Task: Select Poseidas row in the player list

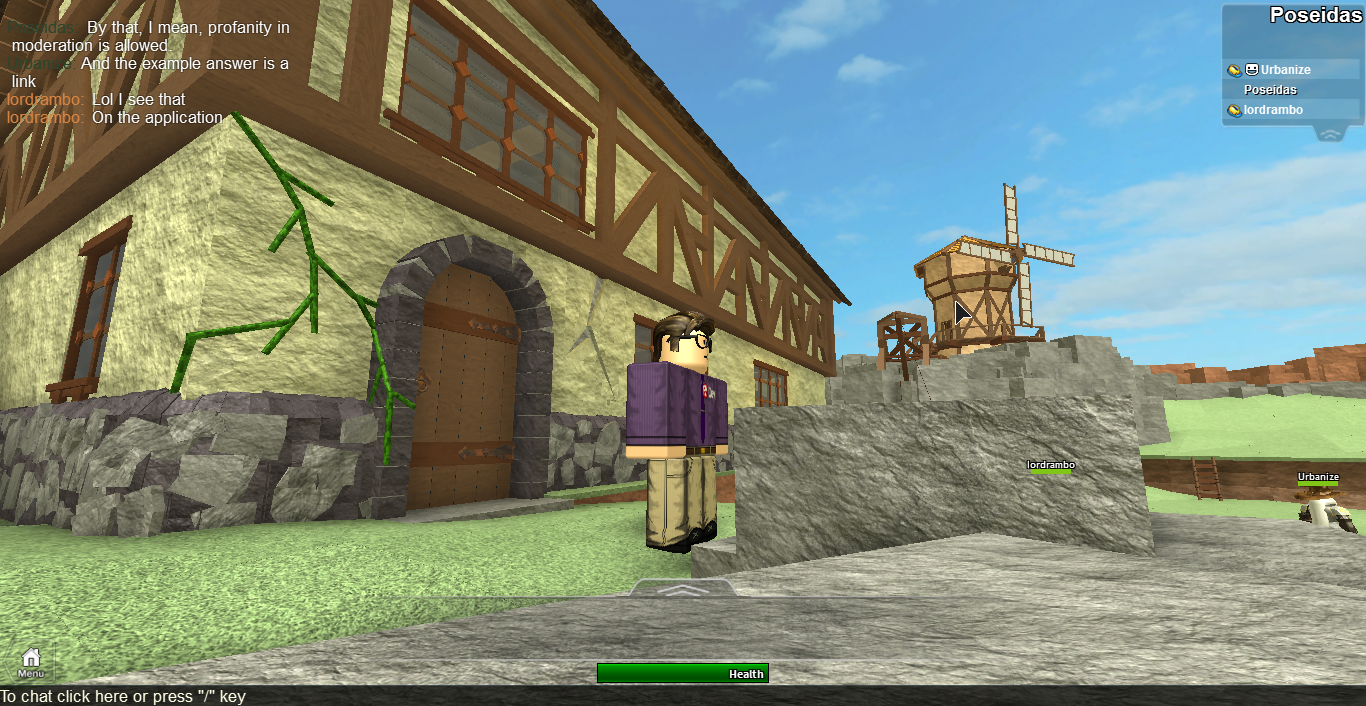Action: (x=1270, y=90)
